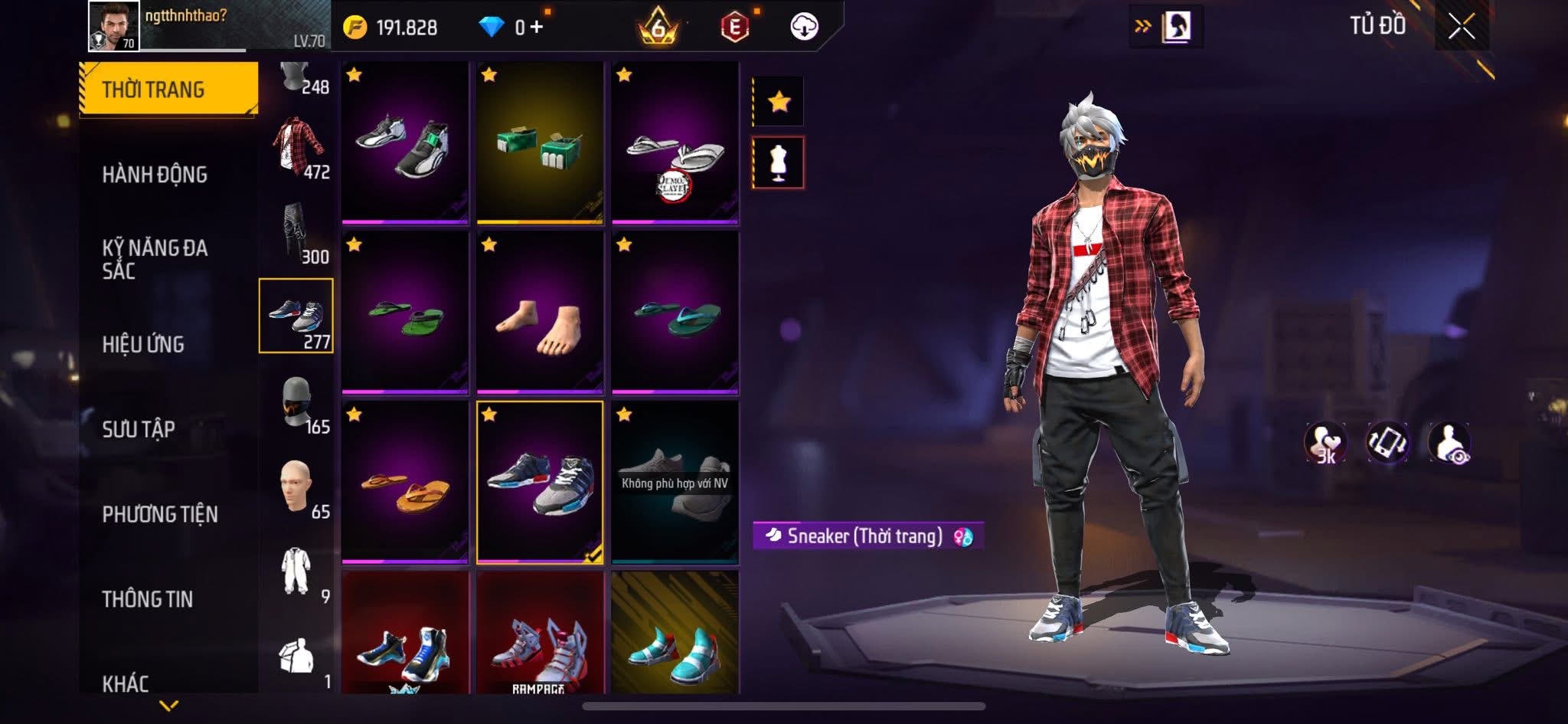1568x724 pixels.
Task: Show the THÔNG TIN tab
Action: point(148,599)
